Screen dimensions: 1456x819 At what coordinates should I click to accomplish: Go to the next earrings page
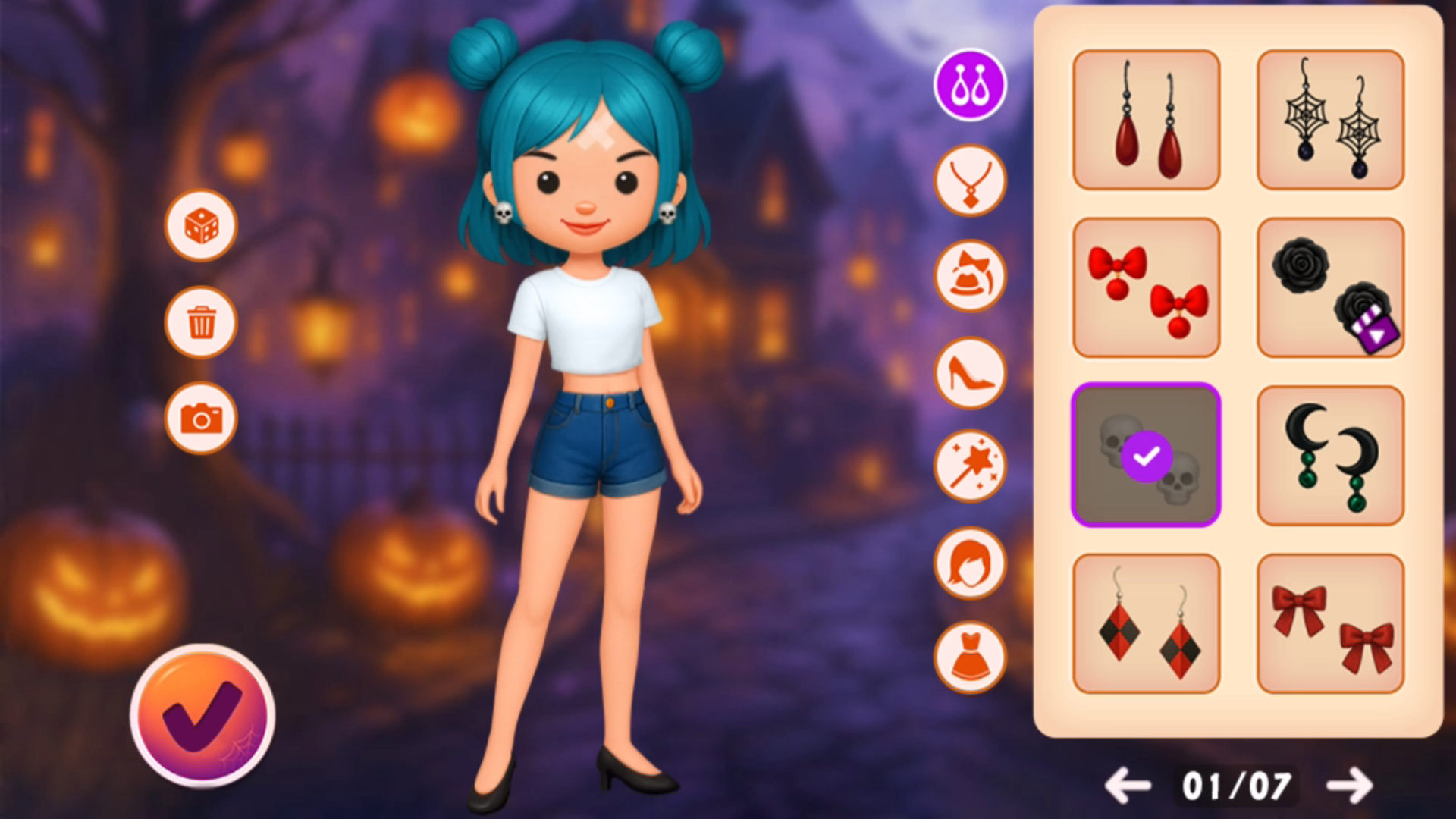click(1350, 786)
